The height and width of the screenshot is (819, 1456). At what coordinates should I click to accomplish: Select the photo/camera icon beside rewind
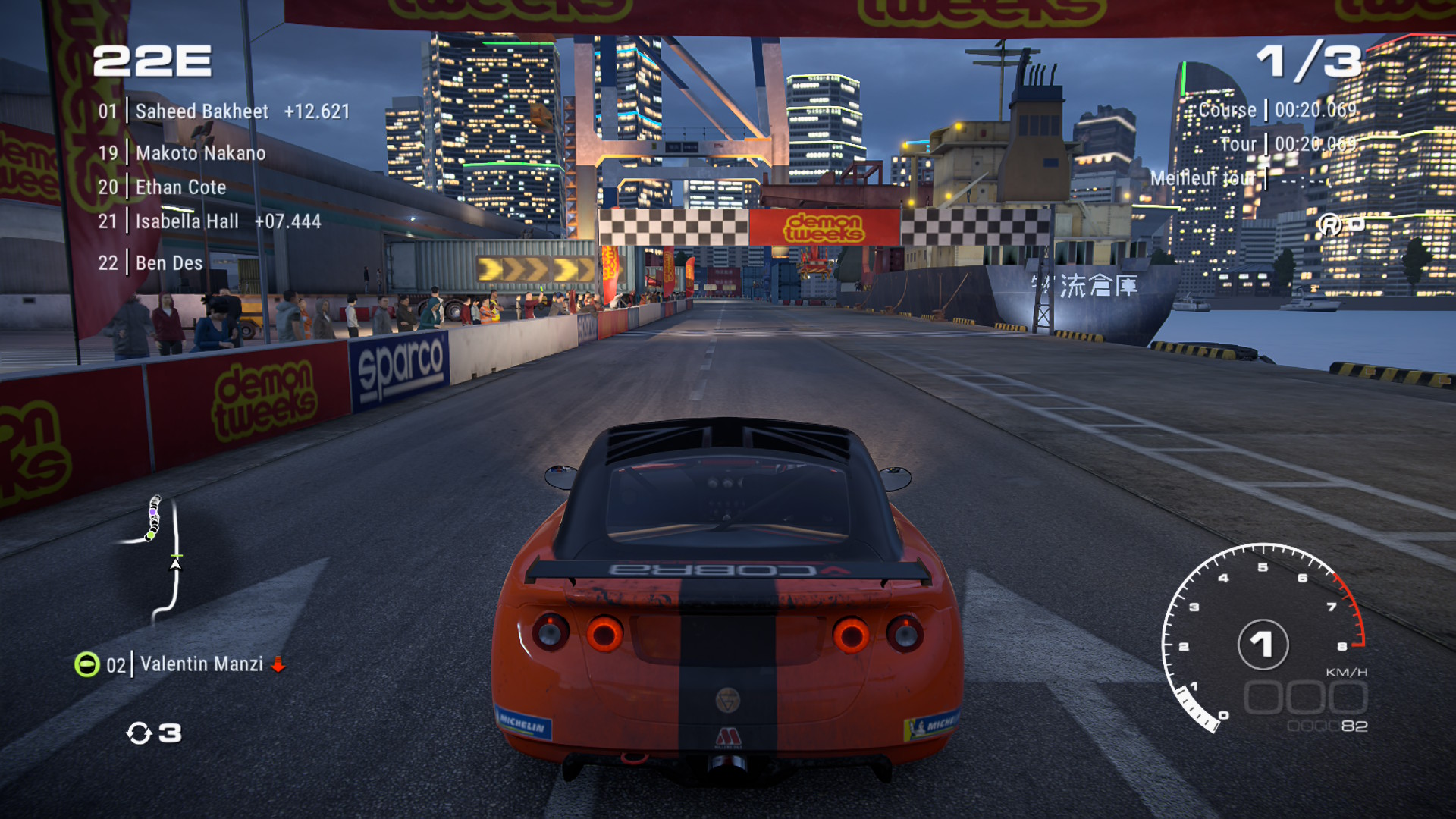click(x=1357, y=224)
